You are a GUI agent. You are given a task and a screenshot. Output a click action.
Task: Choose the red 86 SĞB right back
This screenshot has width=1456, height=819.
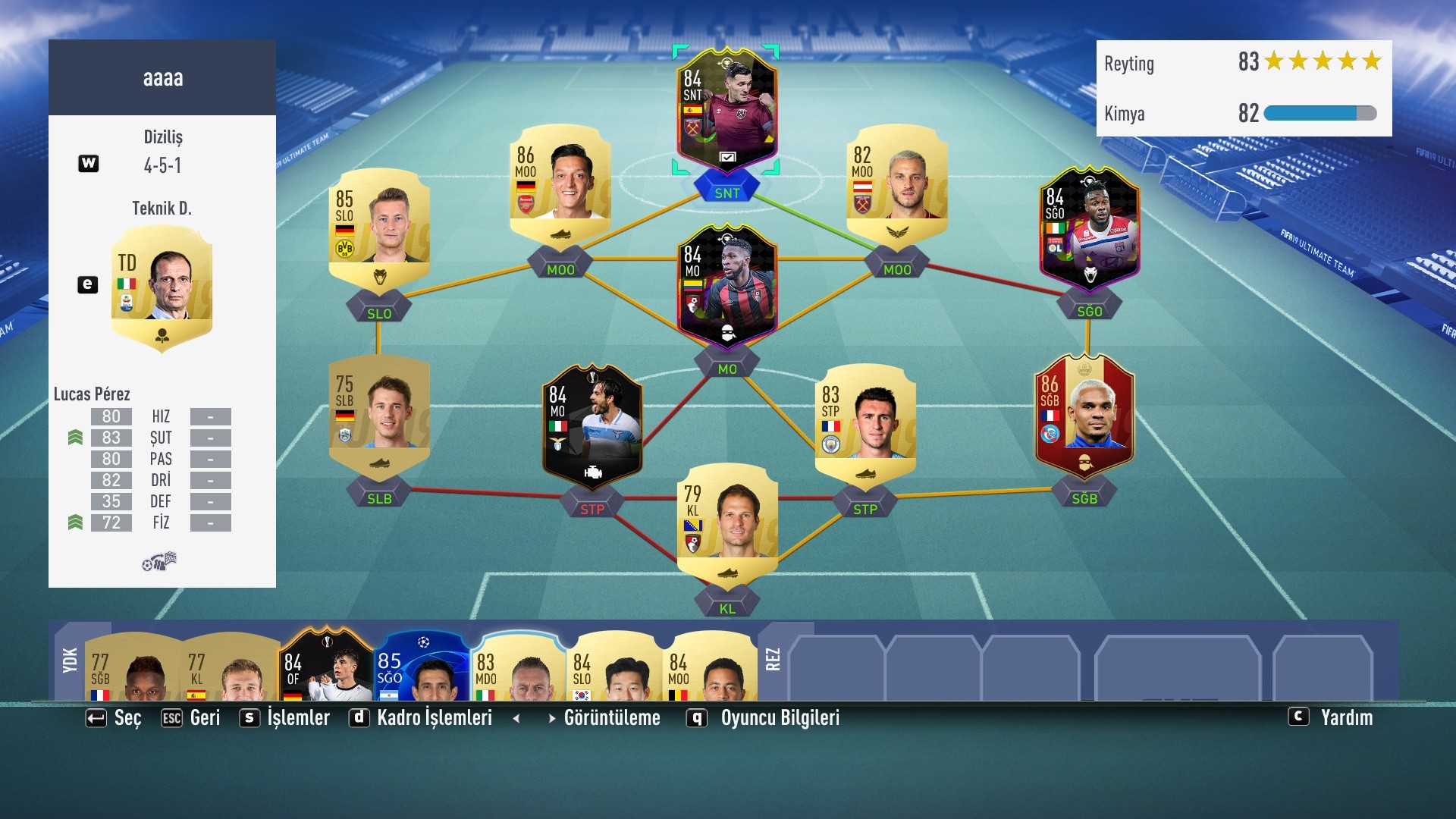(1084, 412)
